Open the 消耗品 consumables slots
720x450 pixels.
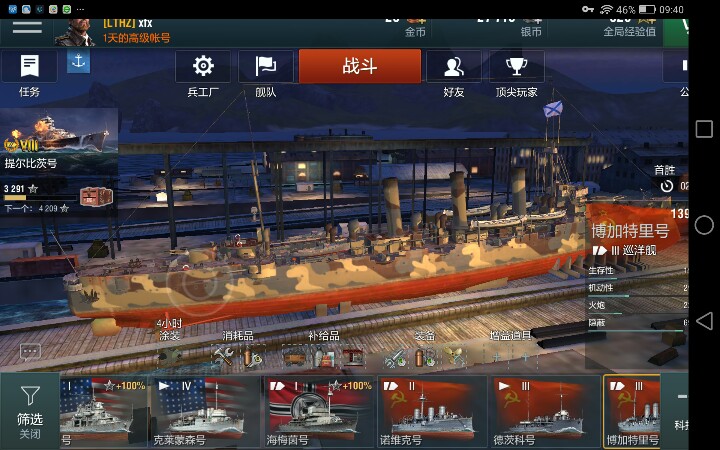tap(237, 352)
